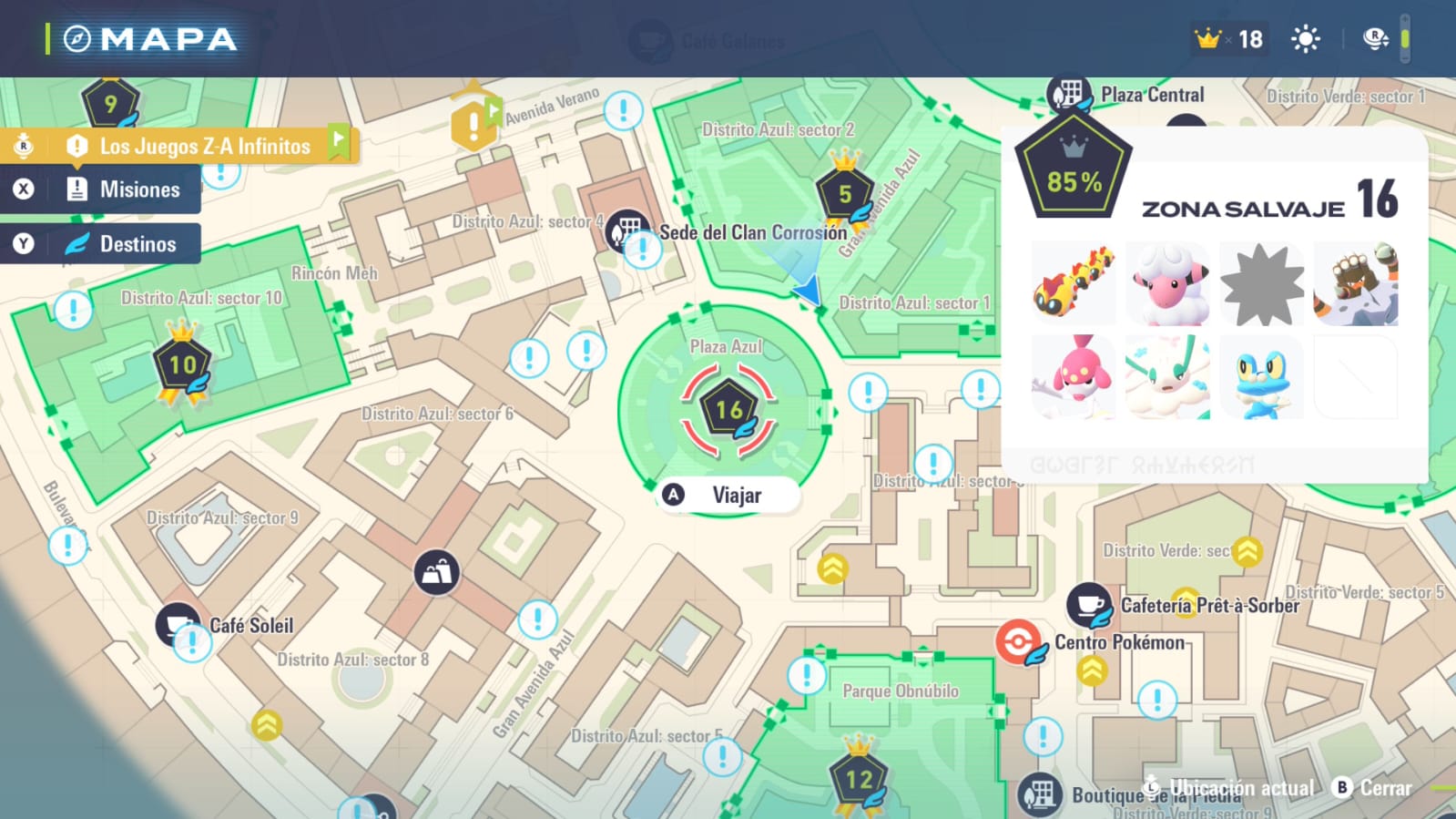Click Ubicación actual to center map
The image size is (1456, 819).
1229,788
